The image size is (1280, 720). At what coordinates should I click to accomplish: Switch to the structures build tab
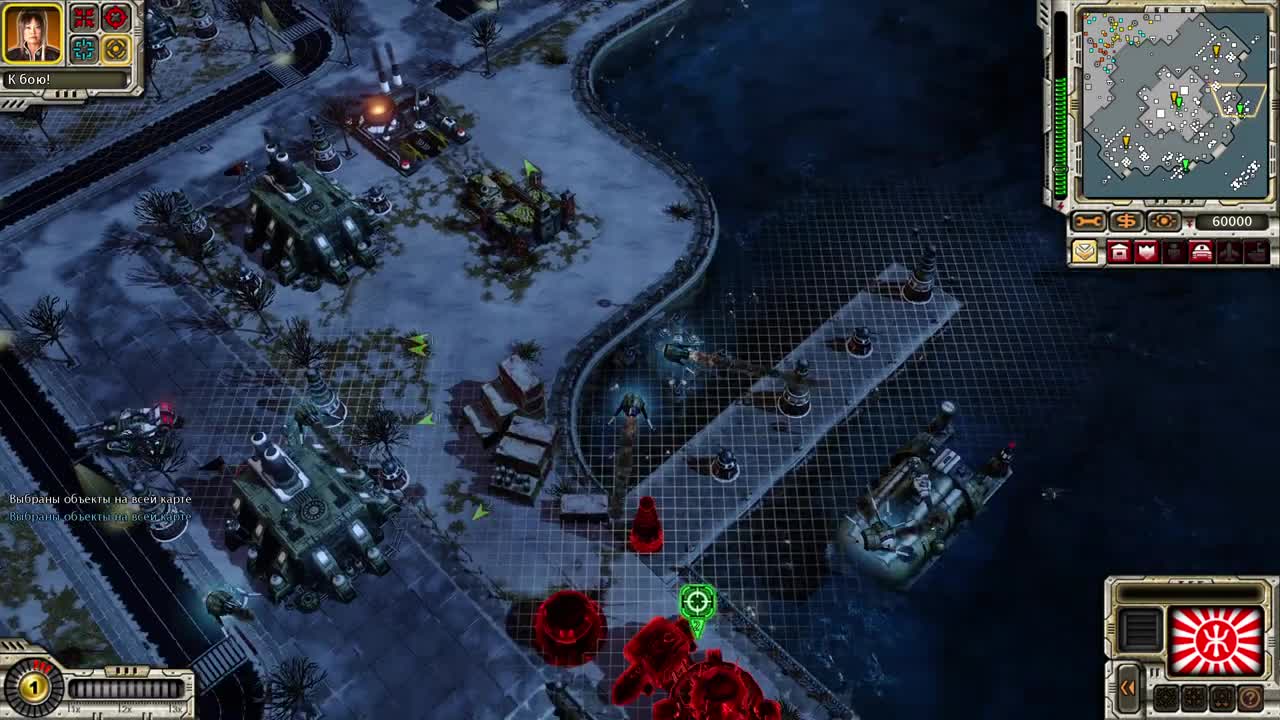[x=1119, y=250]
